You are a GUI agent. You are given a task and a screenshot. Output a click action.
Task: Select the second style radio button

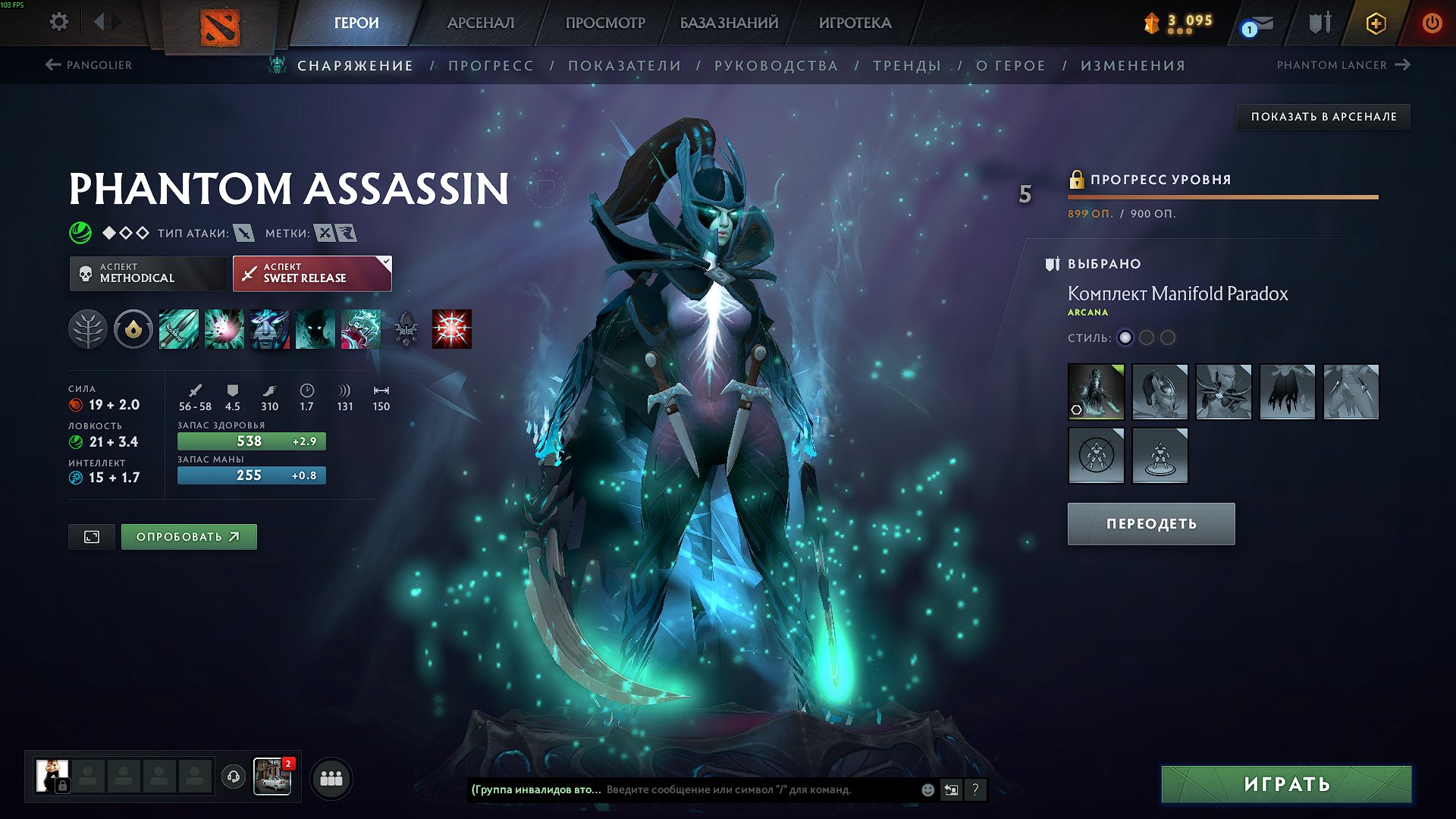[x=1147, y=339]
